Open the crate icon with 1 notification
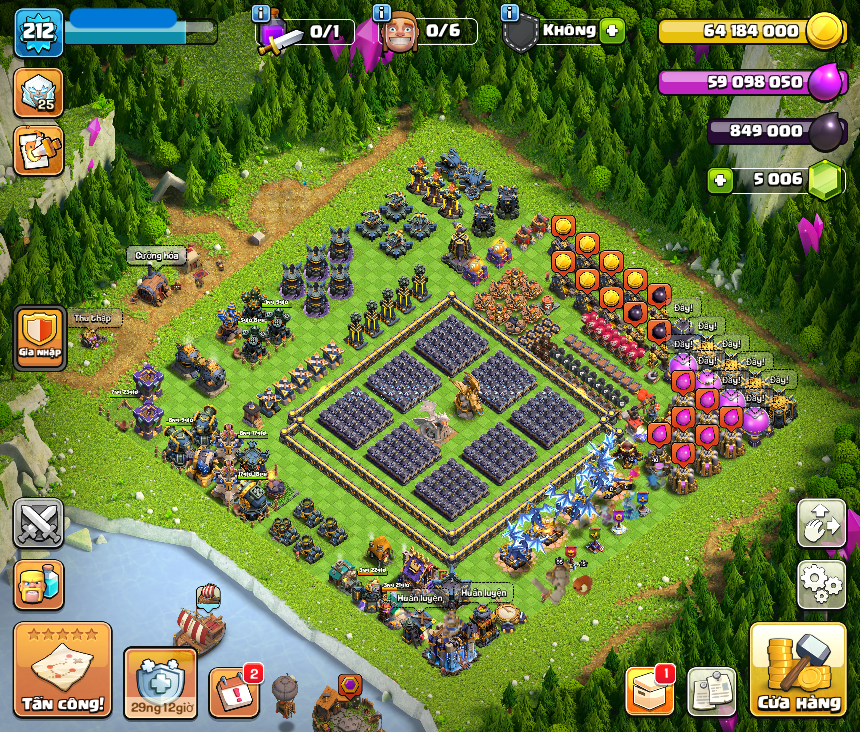The image size is (860, 732). coord(649,691)
